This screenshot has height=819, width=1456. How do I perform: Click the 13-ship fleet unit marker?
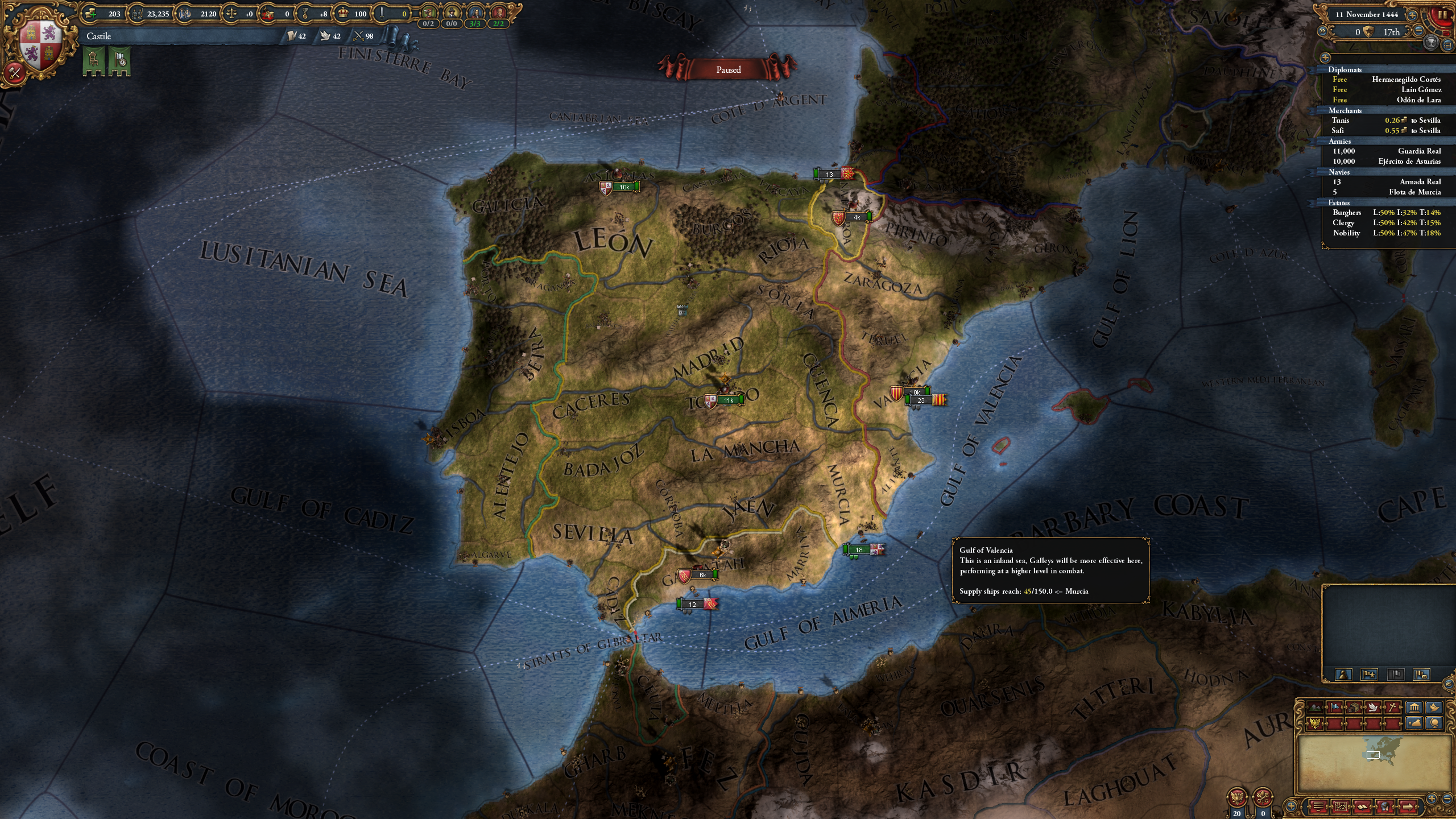[829, 175]
